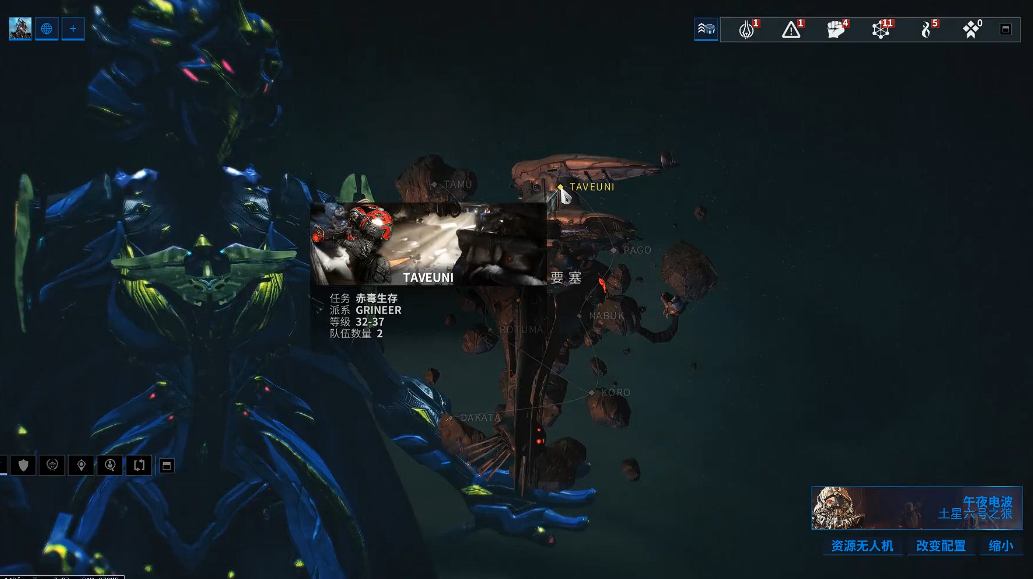This screenshot has width=1033, height=579.
Task: Click the shield icon in bottom-left toolbar
Action: [x=23, y=465]
